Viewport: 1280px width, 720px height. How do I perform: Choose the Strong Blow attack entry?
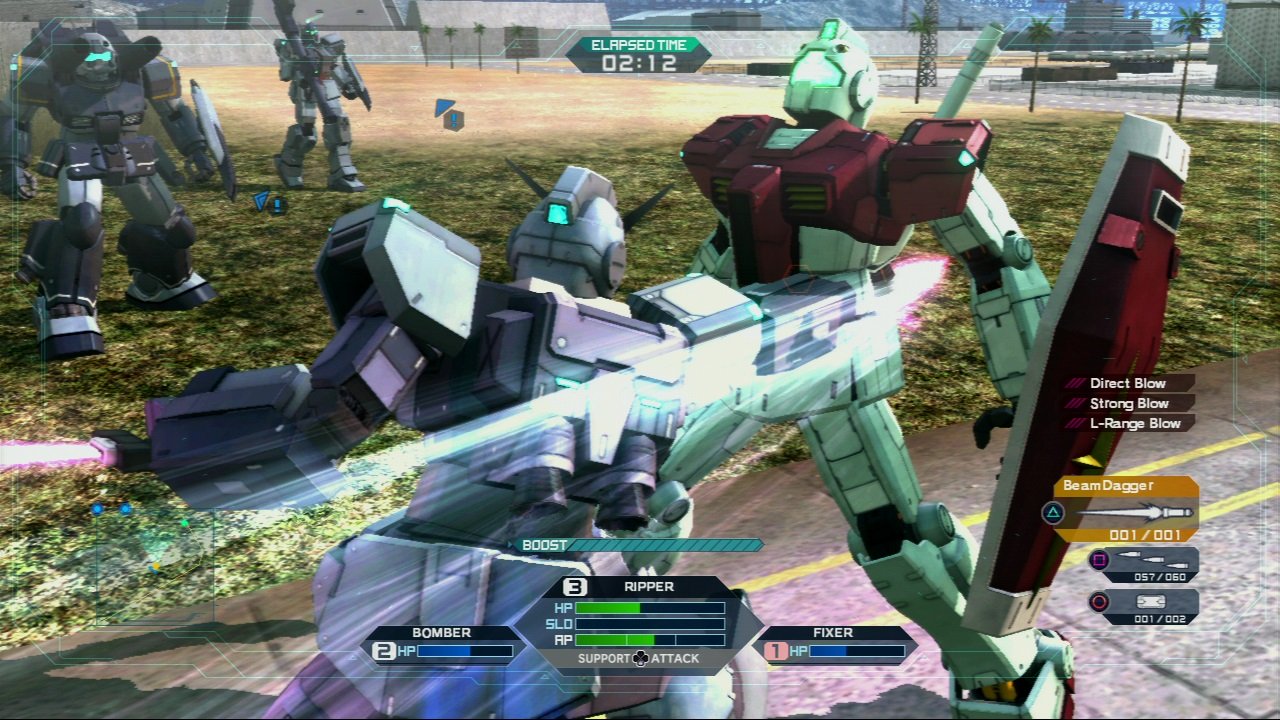pos(1128,403)
